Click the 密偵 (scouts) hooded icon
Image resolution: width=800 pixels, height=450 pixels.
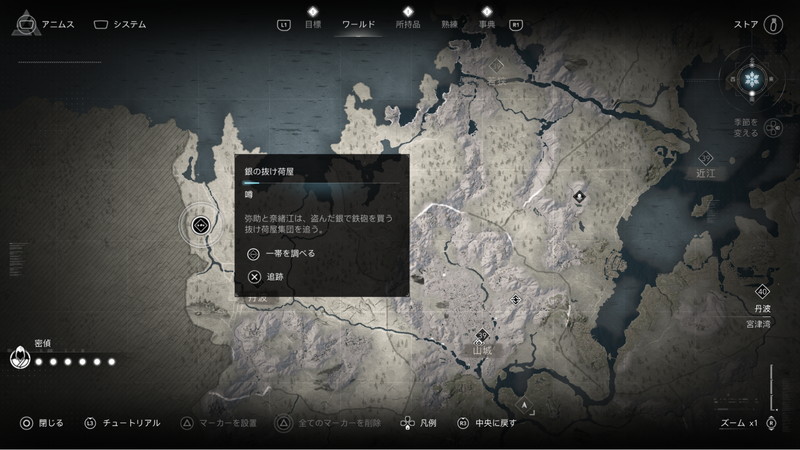[x=20, y=357]
